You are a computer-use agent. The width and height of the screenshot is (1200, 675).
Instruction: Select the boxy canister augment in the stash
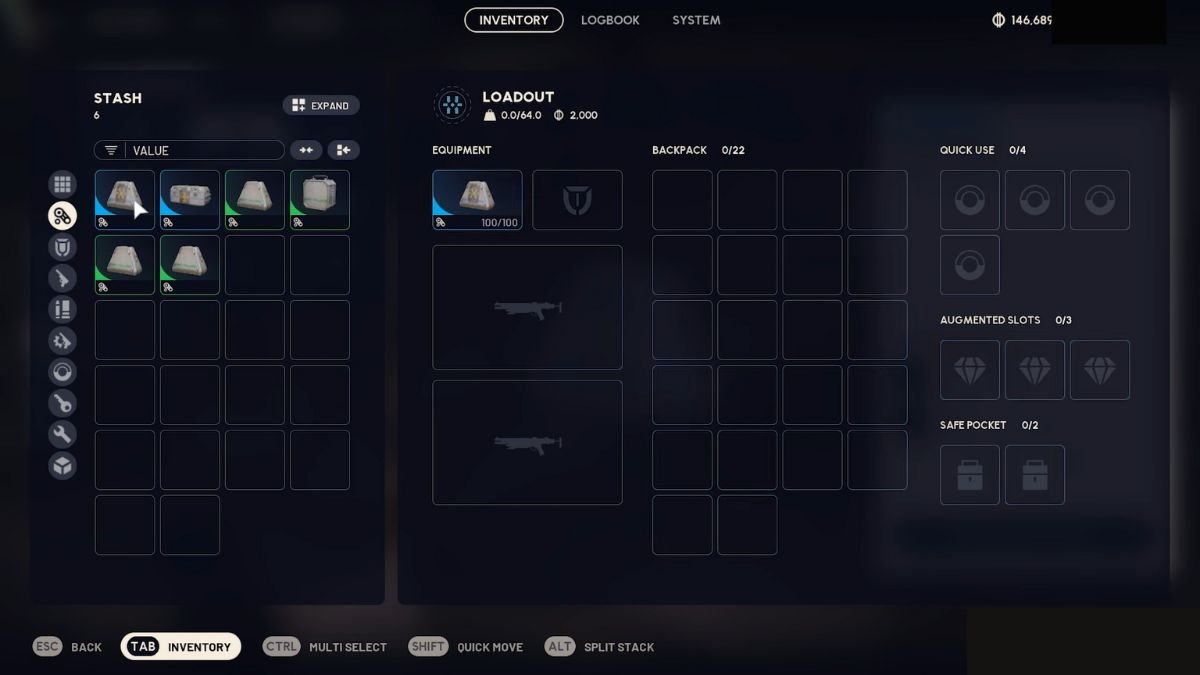[x=320, y=200]
